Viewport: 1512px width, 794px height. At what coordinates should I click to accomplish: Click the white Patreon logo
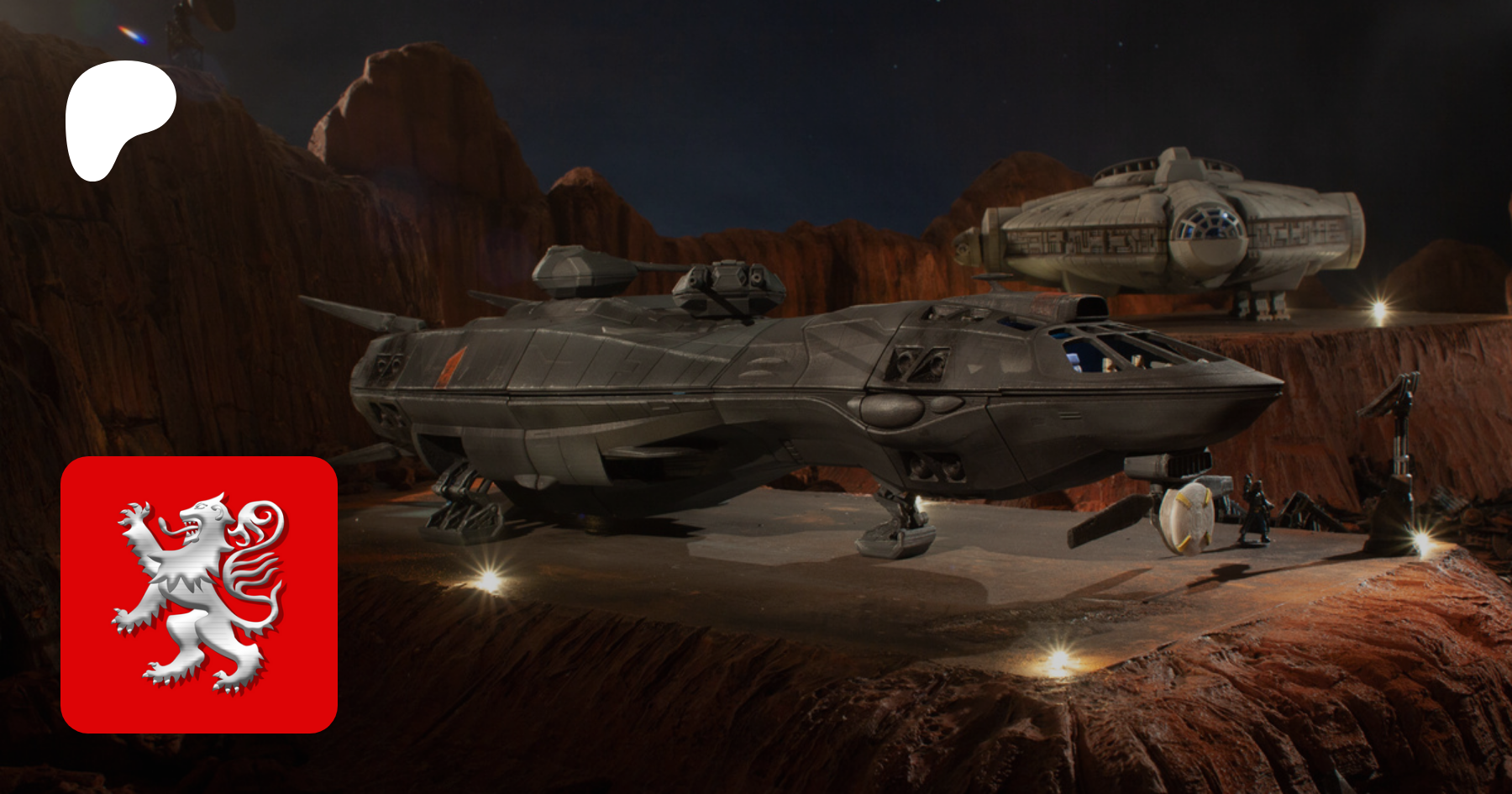pos(118,116)
